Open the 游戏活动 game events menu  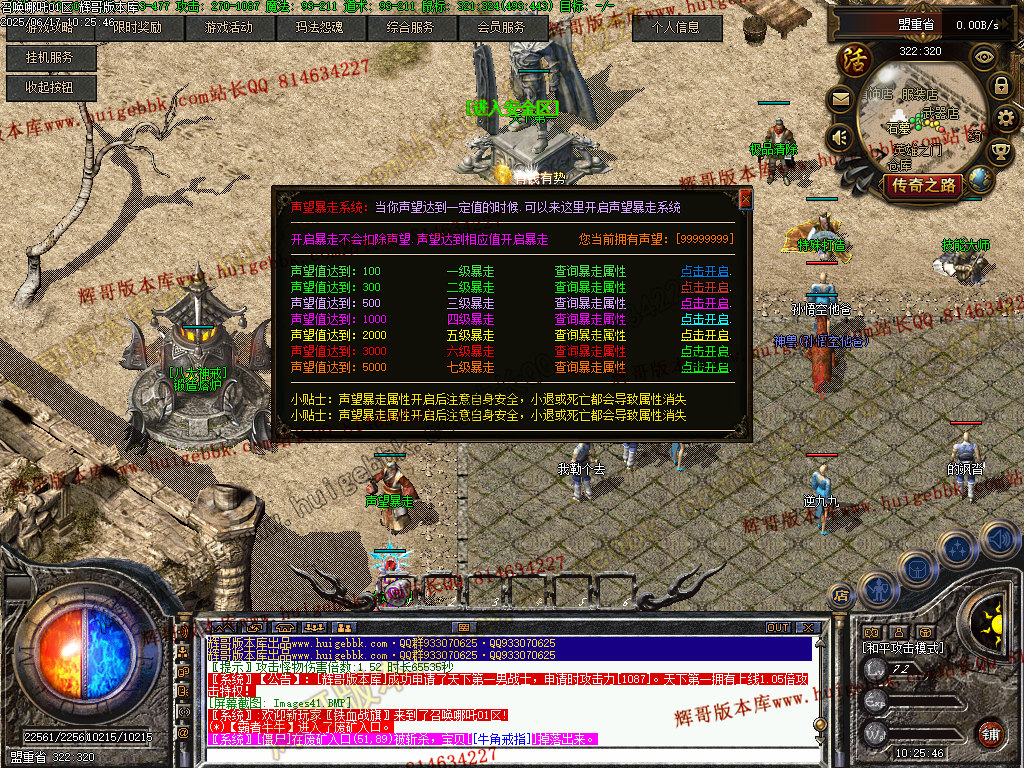pos(228,28)
